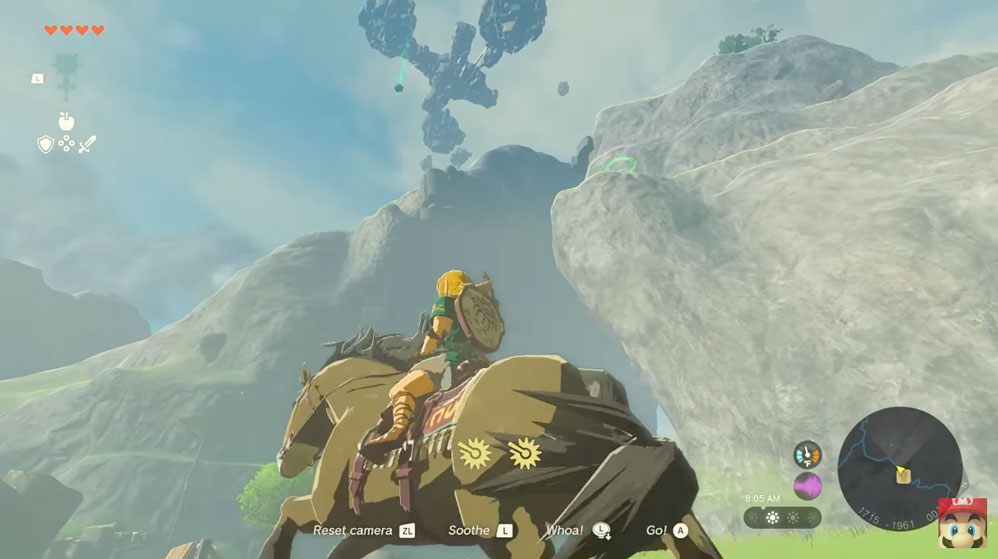Viewport: 998px width, 559px height.
Task: Click the purple noise sensor indicator
Action: tap(807, 486)
